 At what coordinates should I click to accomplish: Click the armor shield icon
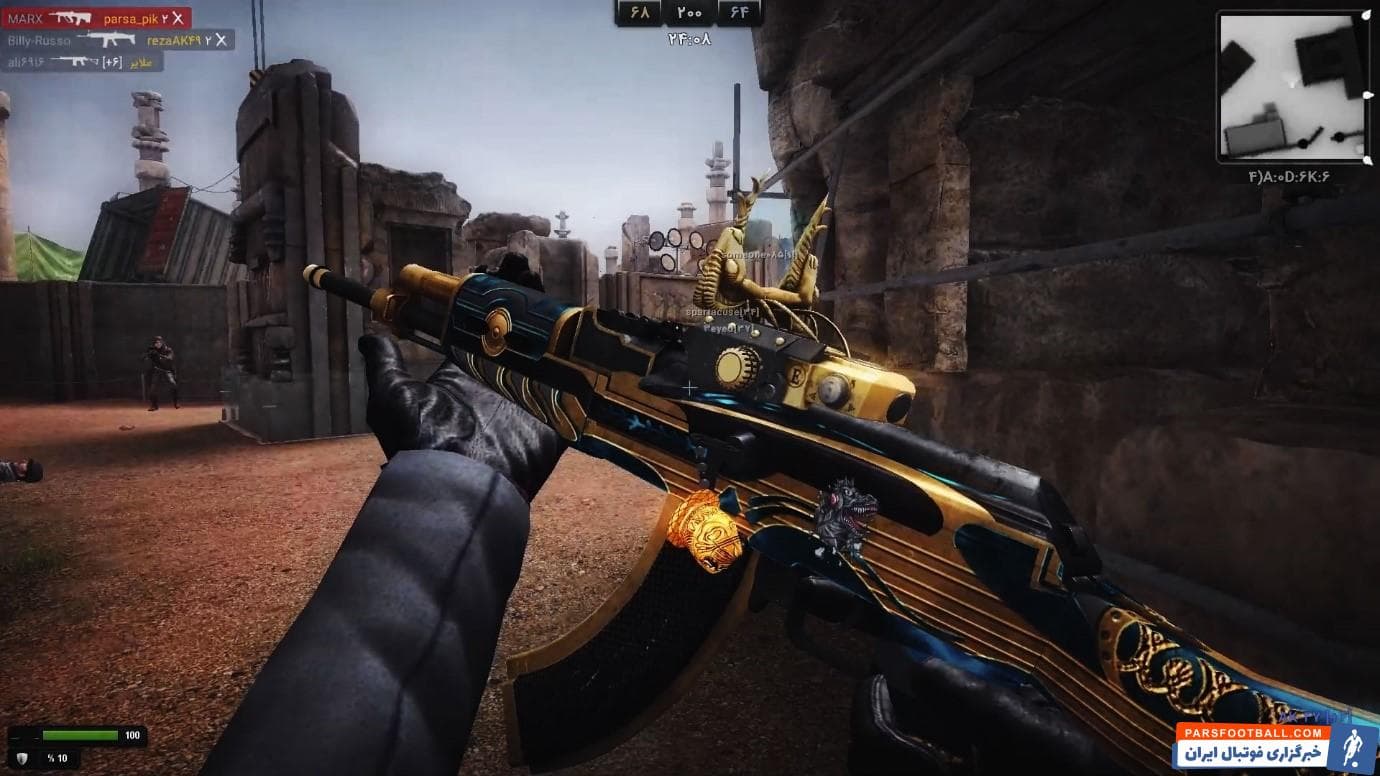tap(22, 758)
